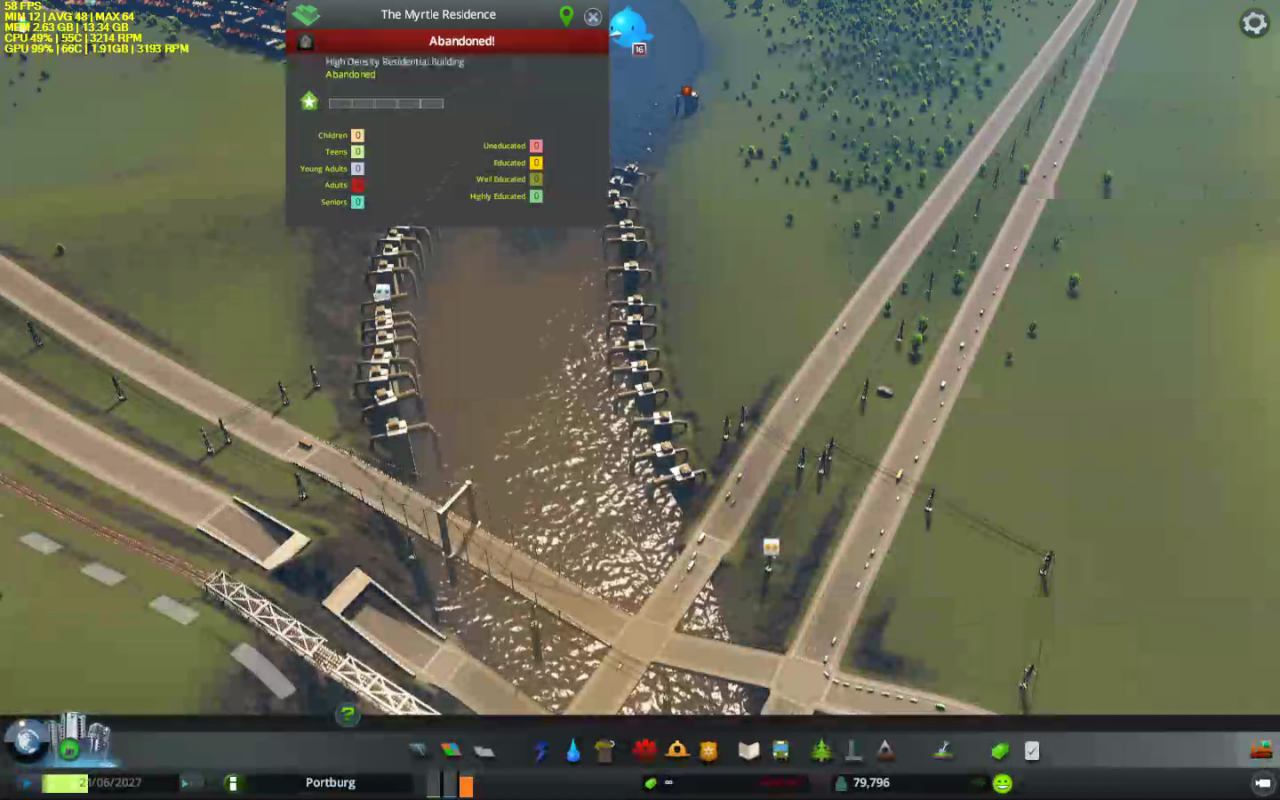The width and height of the screenshot is (1280, 800).
Task: Open the Electricity lightning bolt menu
Action: pyautogui.click(x=541, y=751)
